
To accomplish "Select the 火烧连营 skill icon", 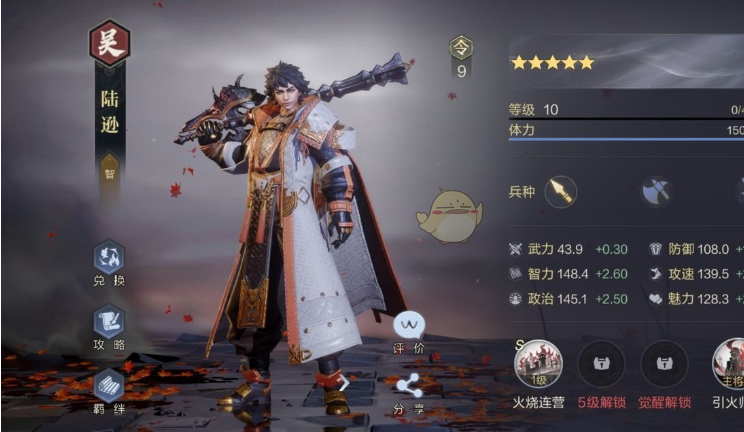I will pos(538,364).
